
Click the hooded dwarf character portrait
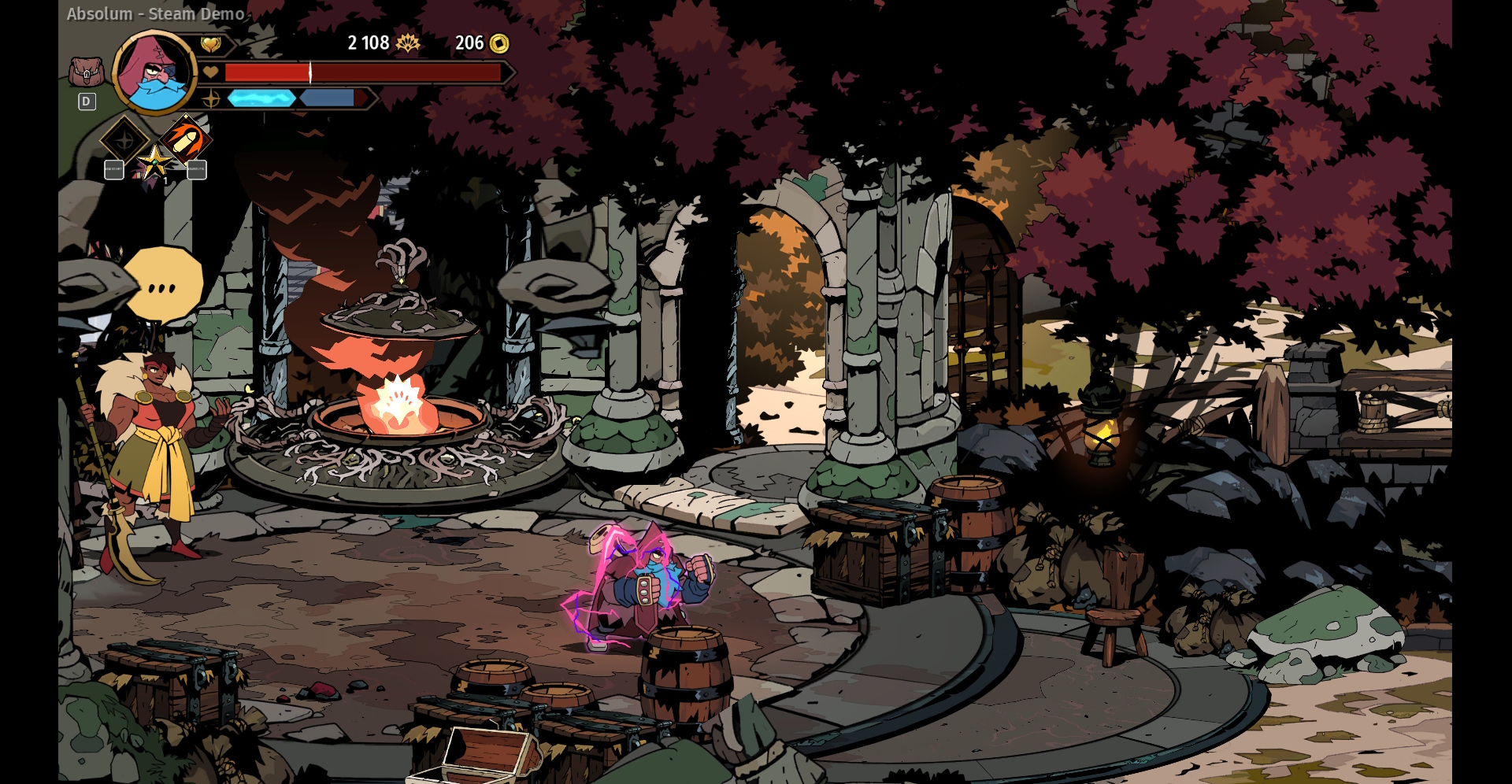click(155, 72)
